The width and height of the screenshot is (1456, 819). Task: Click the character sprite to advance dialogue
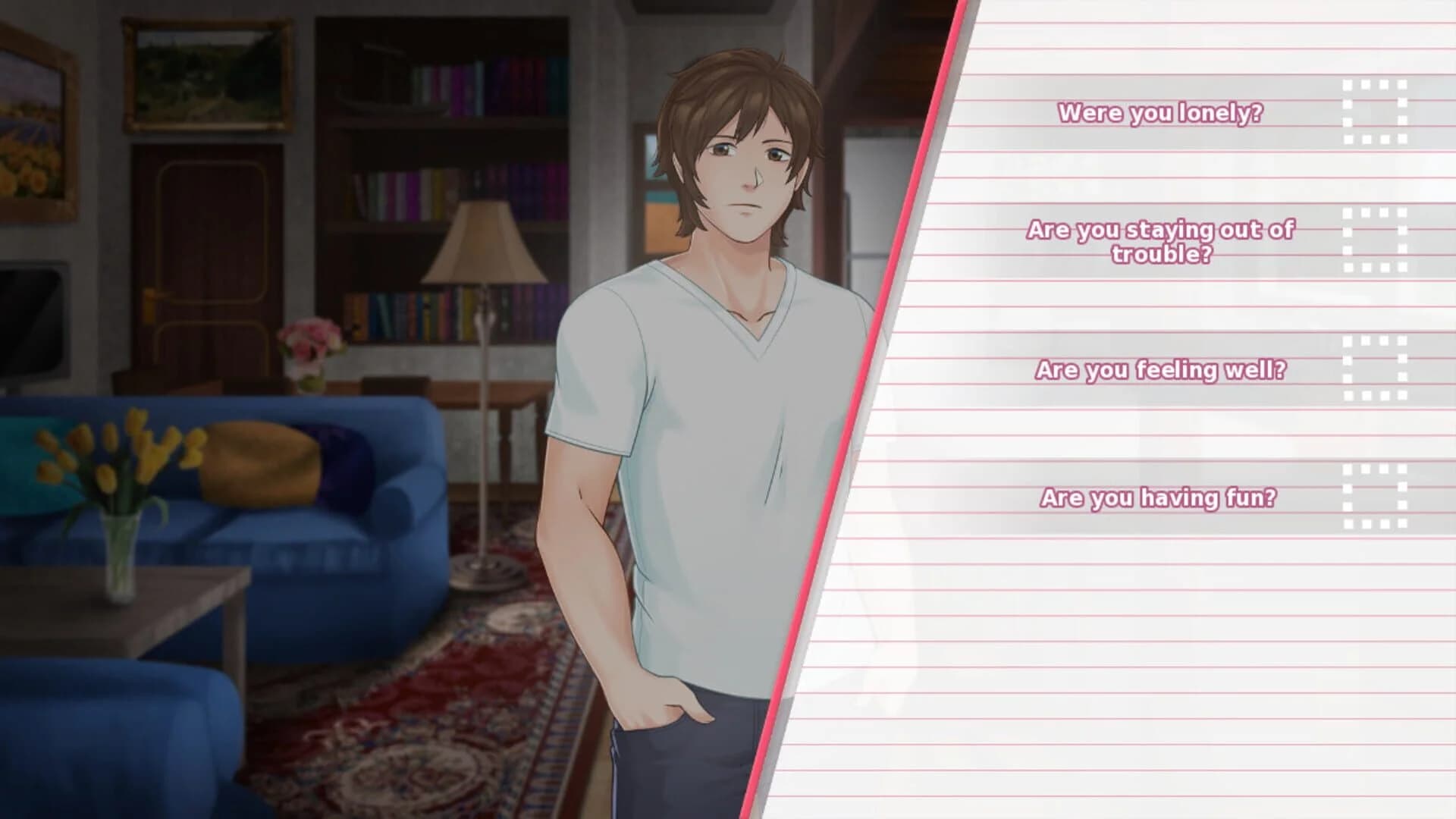point(720,379)
